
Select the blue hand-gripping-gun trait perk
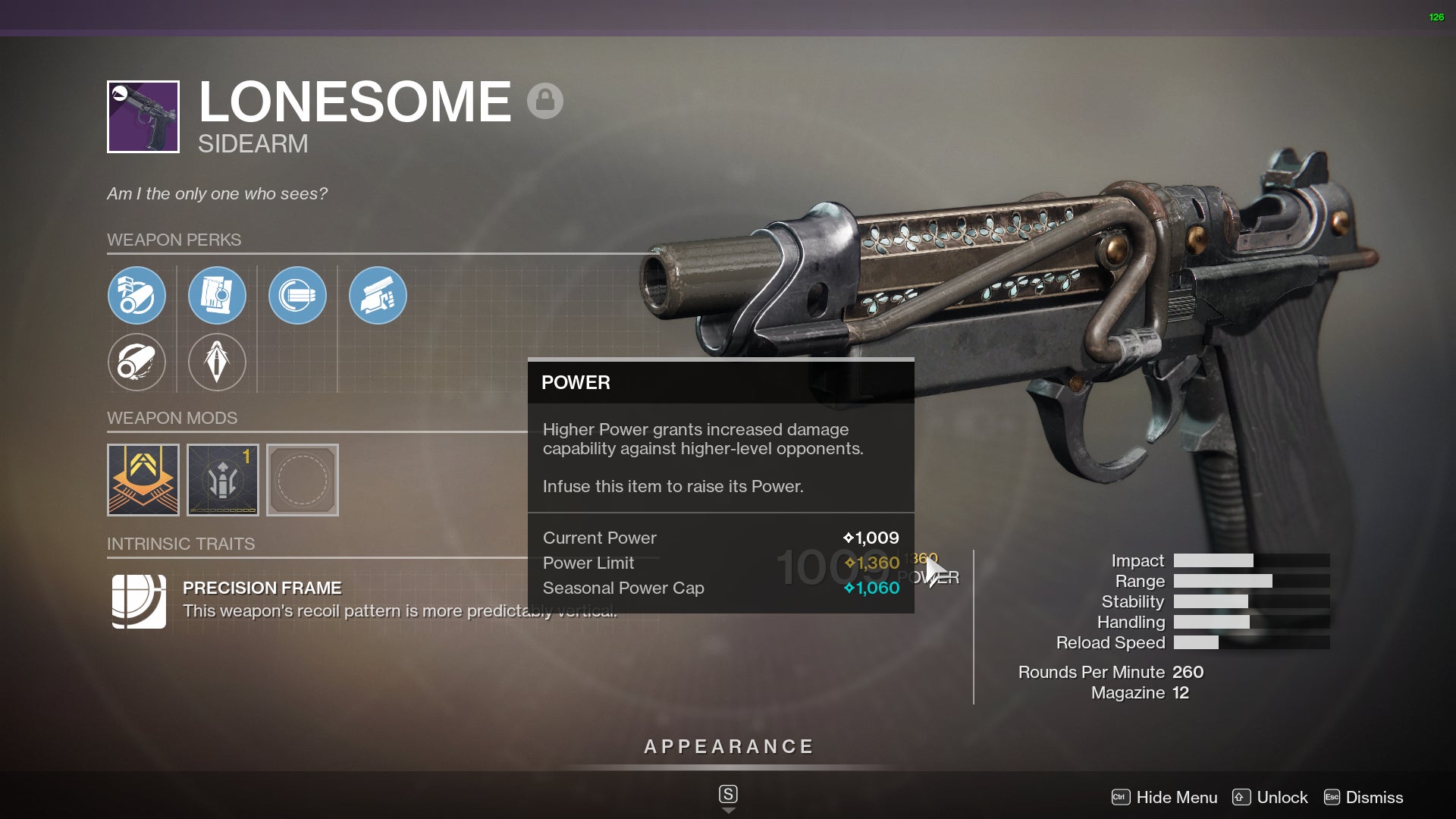point(378,296)
